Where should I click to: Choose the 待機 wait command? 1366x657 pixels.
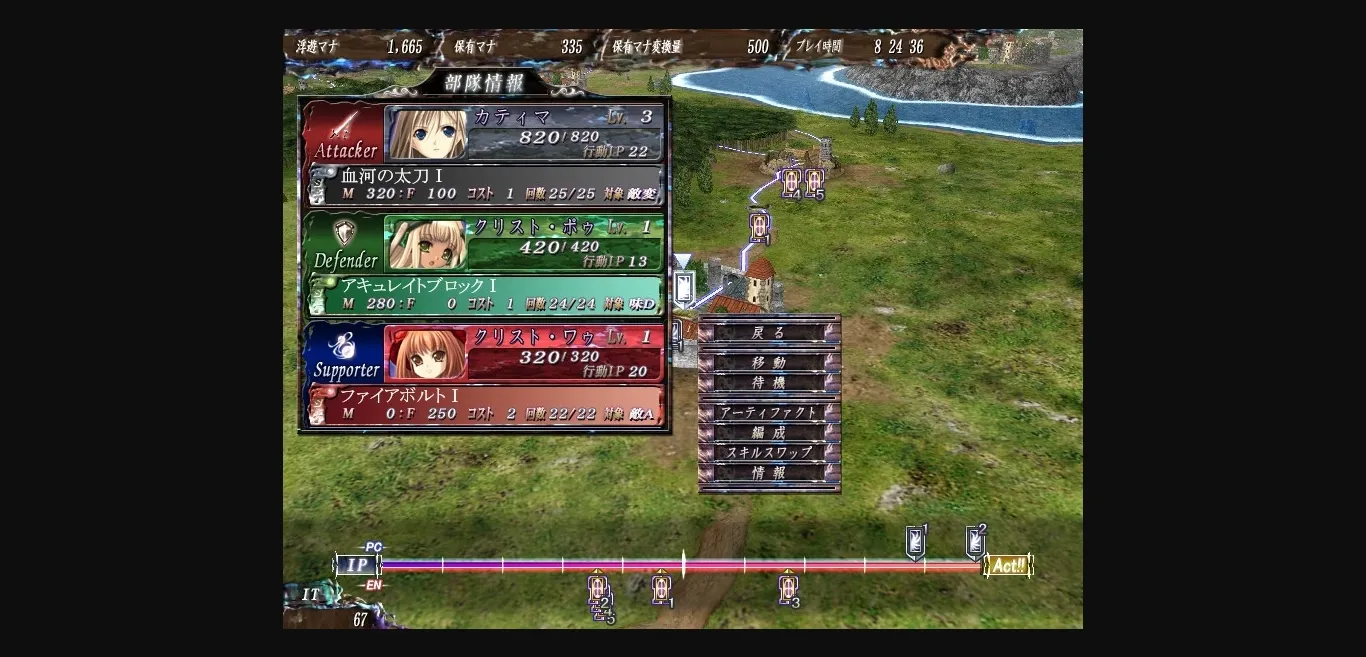[768, 383]
